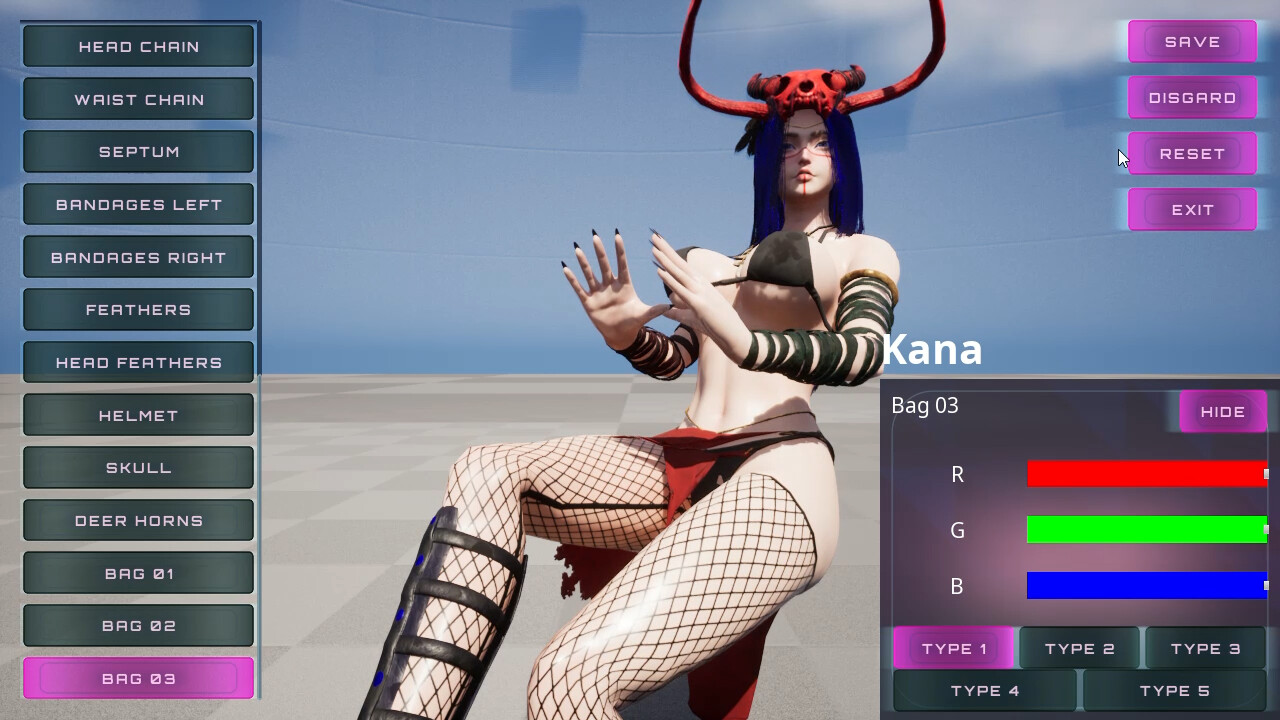
Task: Pick the Type 4 variant
Action: [985, 691]
